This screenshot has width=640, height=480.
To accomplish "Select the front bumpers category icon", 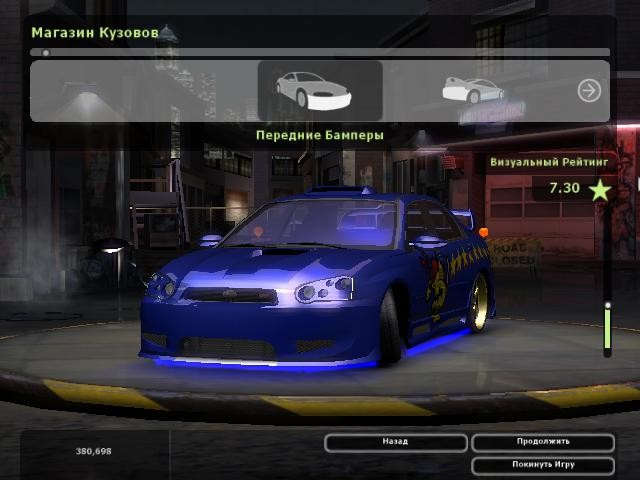I will click(x=319, y=91).
